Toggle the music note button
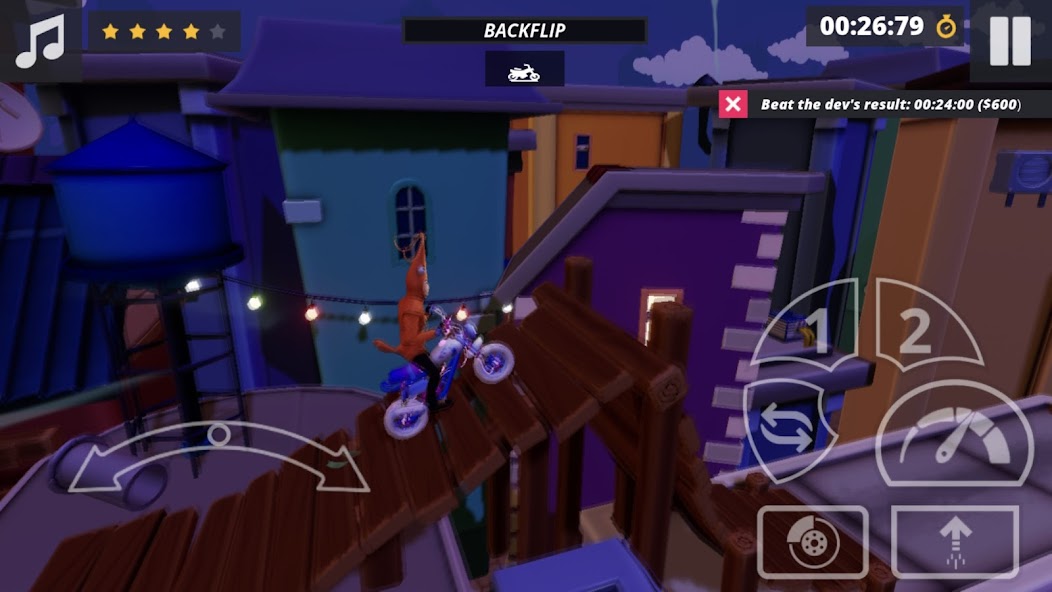This screenshot has width=1052, height=592. (x=41, y=41)
